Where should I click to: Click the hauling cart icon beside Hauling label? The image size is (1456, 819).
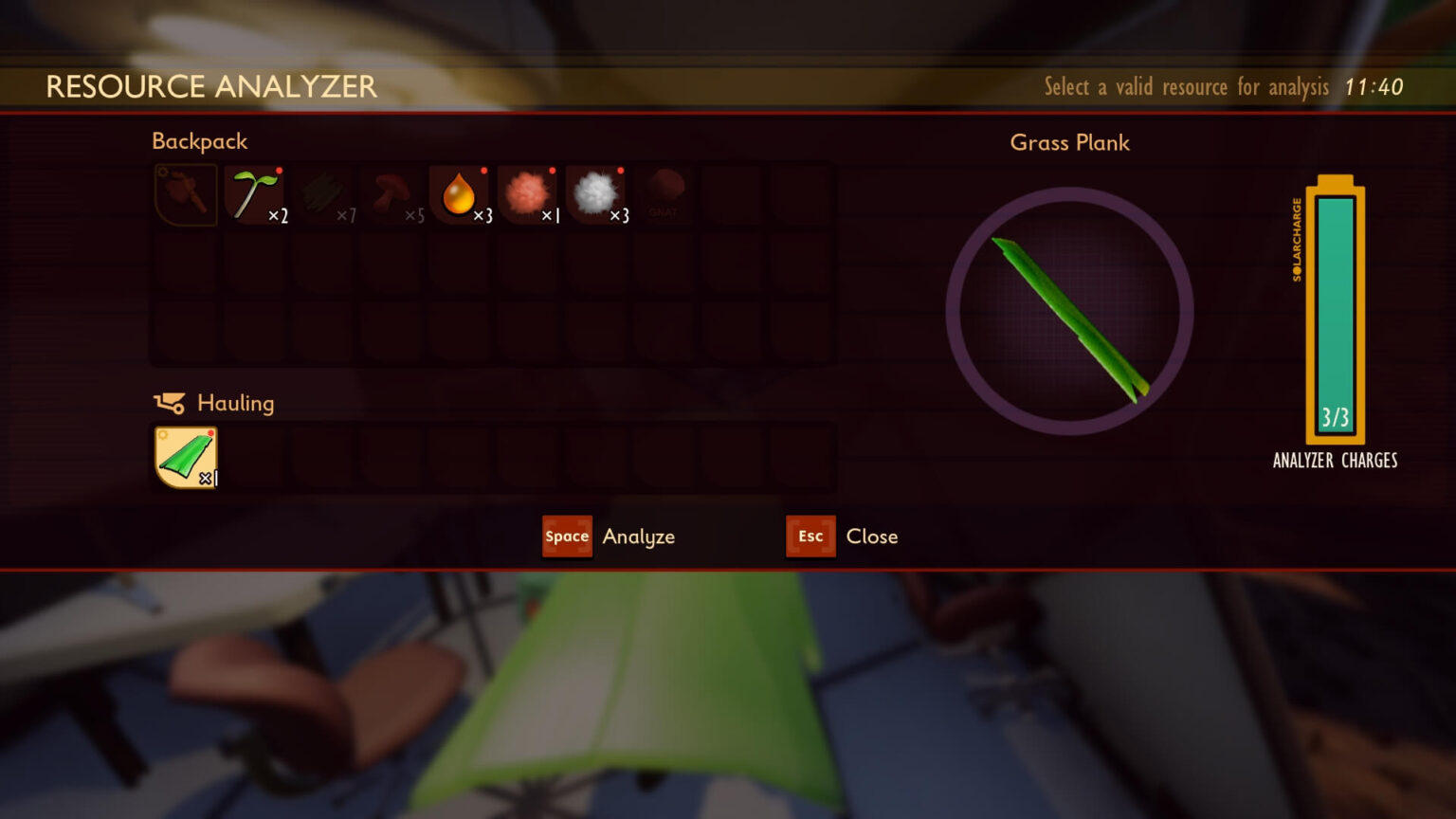173,403
